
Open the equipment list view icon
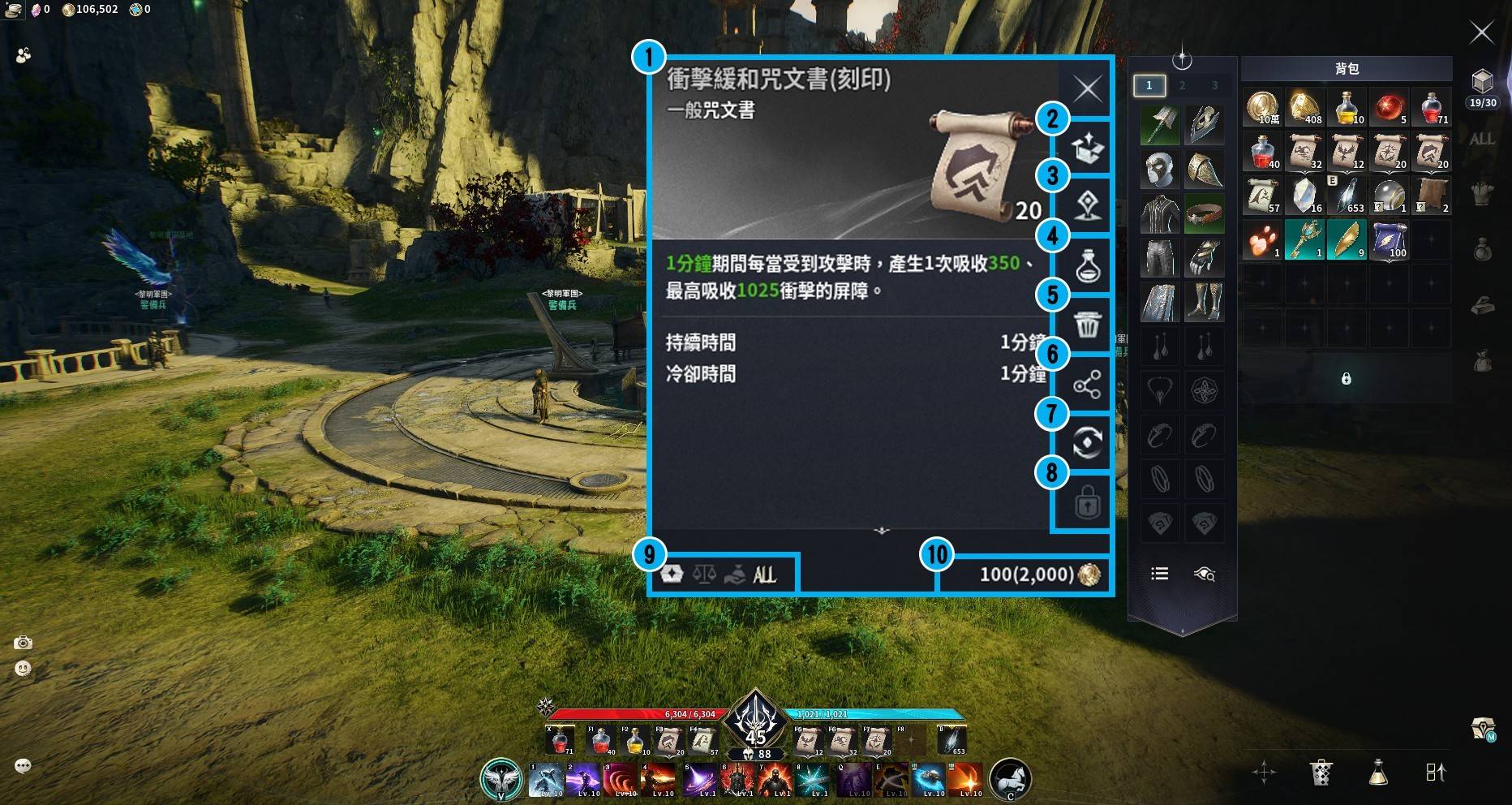point(1160,574)
